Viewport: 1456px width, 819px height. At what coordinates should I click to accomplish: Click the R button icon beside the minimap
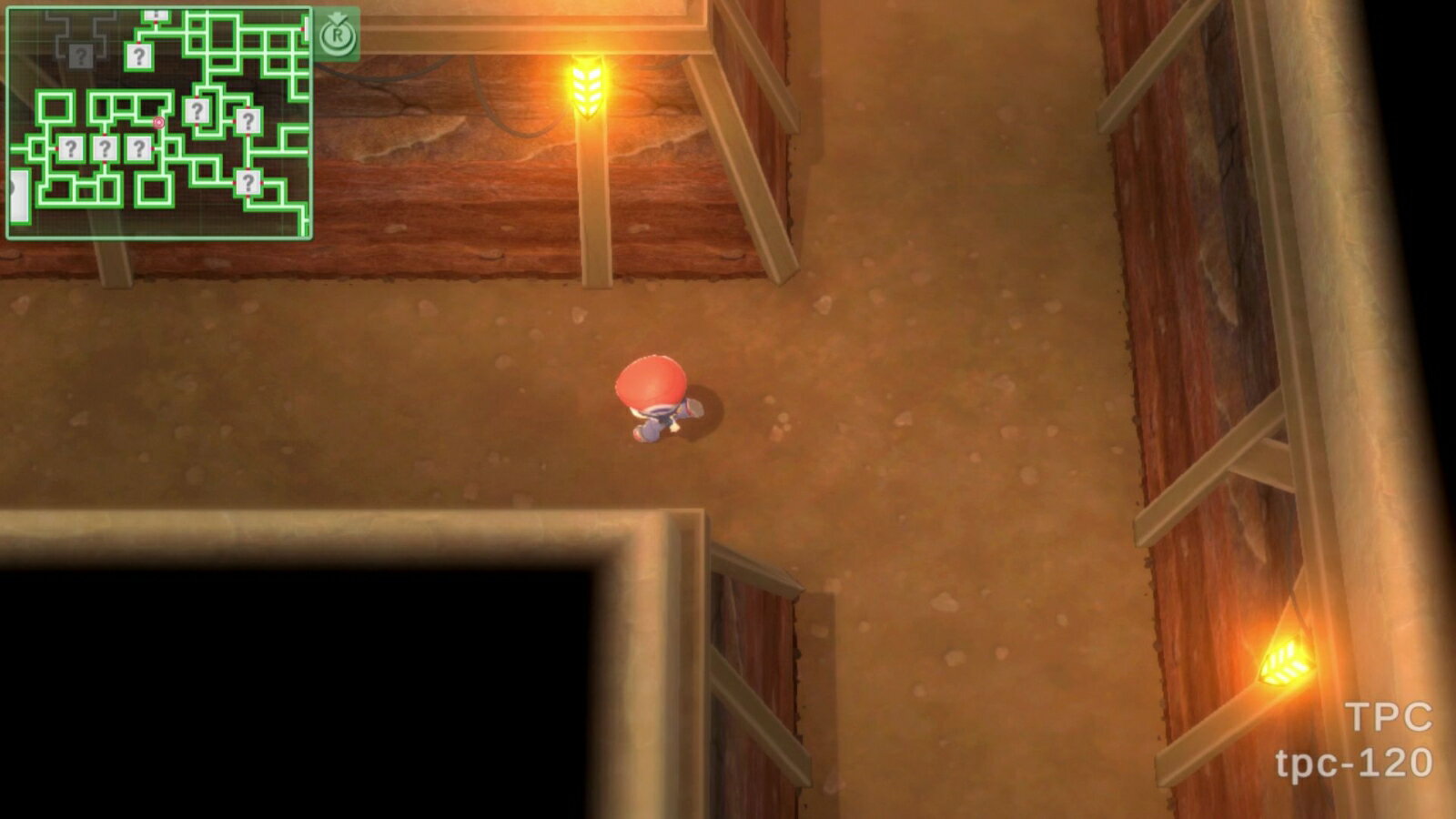339,36
